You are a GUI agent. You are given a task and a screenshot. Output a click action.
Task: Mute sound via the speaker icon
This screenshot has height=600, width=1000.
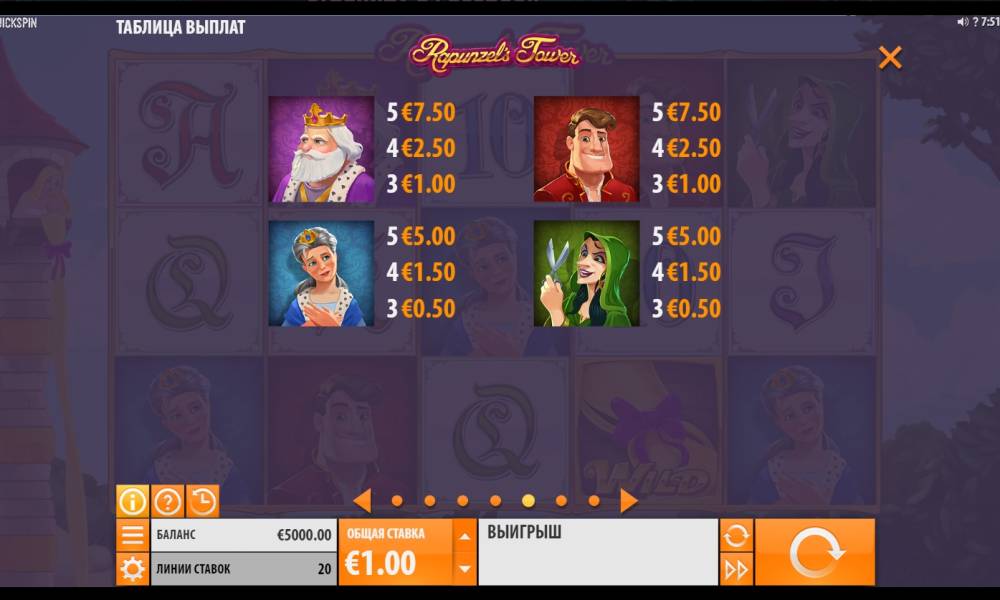962,22
